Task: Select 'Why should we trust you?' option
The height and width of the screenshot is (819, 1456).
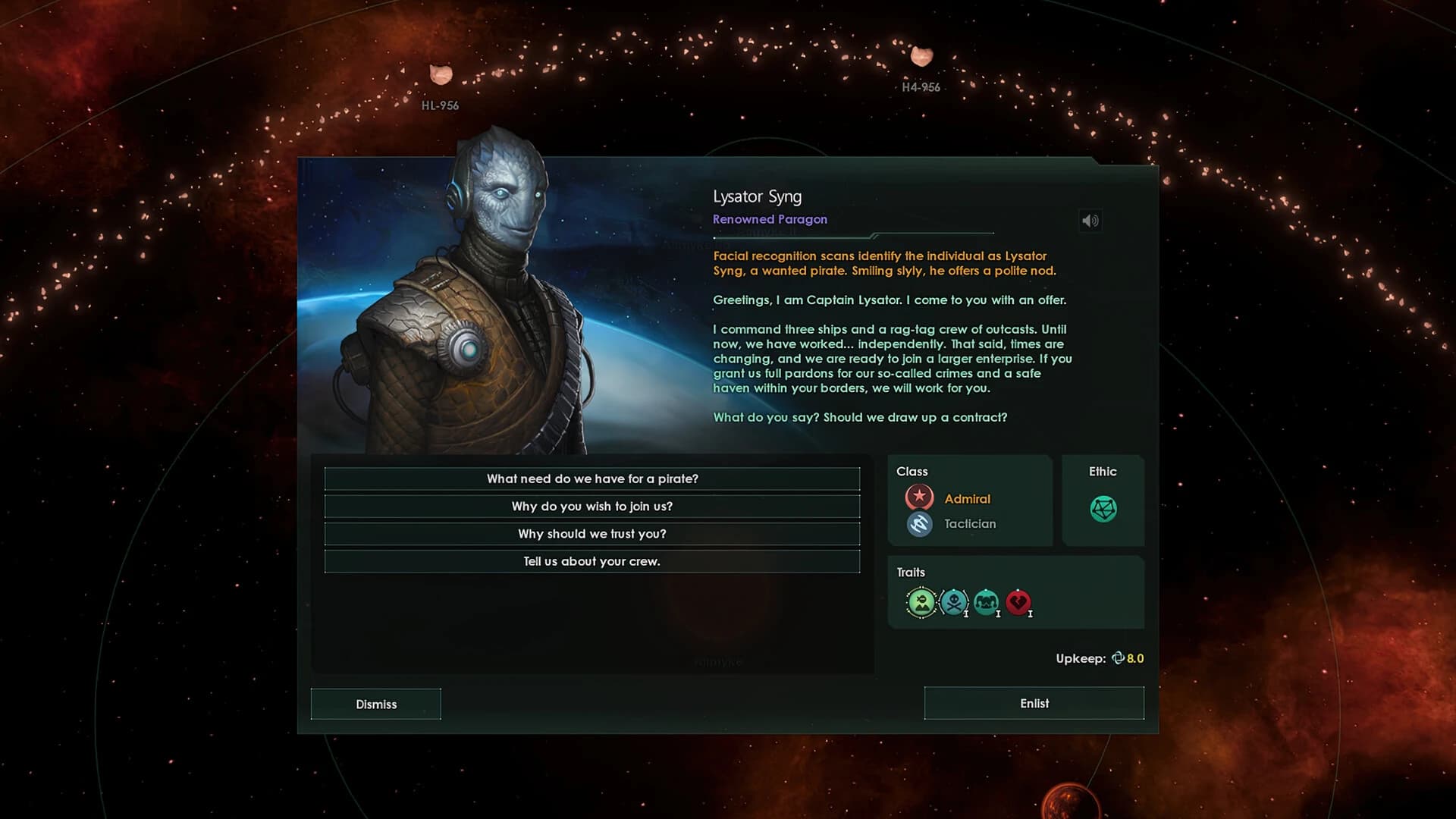Action: pyautogui.click(x=592, y=533)
